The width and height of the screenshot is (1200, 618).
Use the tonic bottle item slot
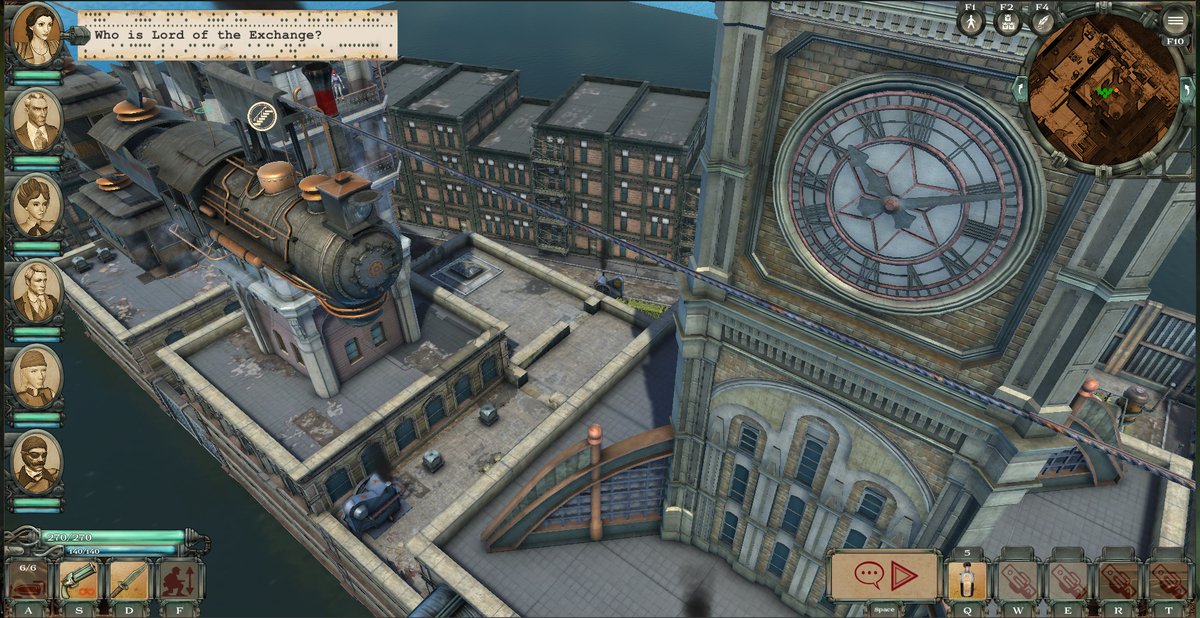[967, 580]
